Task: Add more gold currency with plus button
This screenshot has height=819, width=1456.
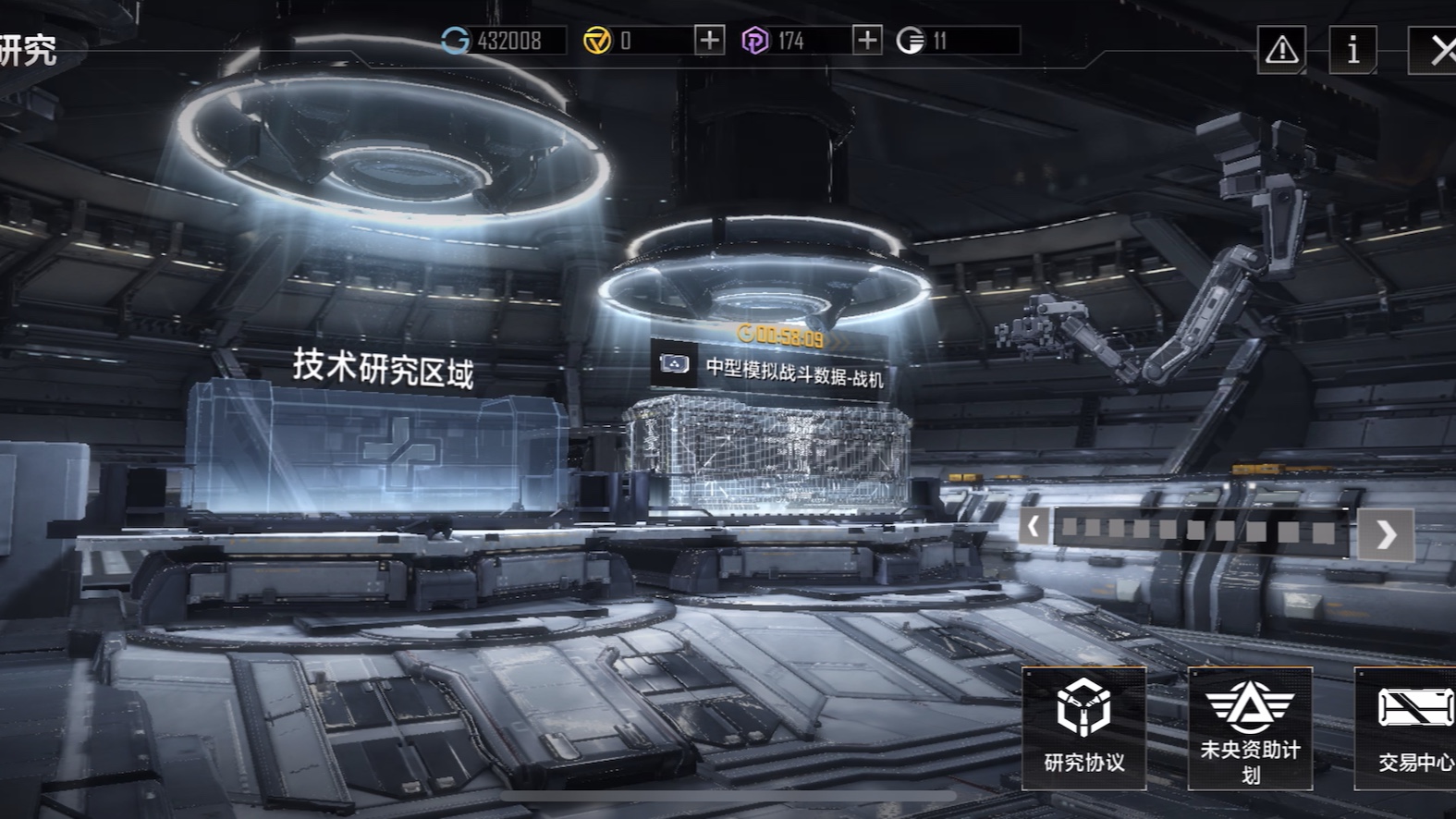Action: pyautogui.click(x=709, y=41)
